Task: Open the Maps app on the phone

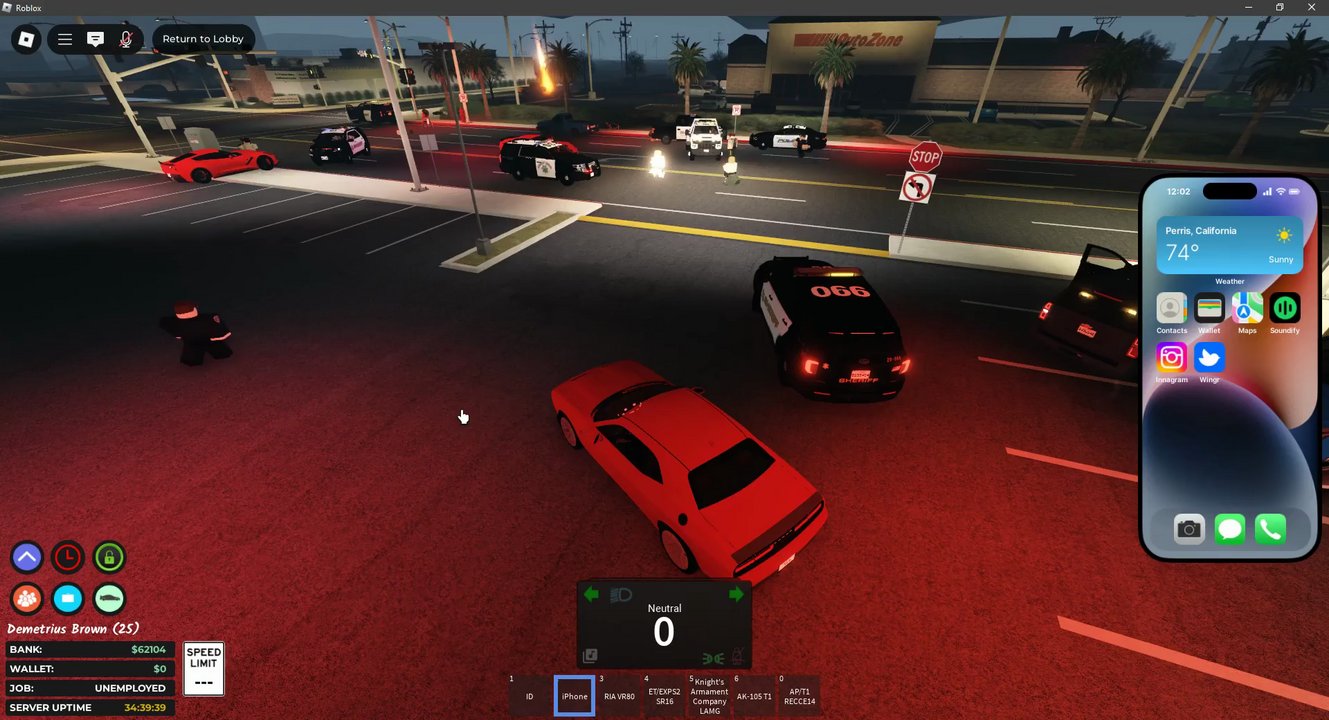Action: (1247, 308)
